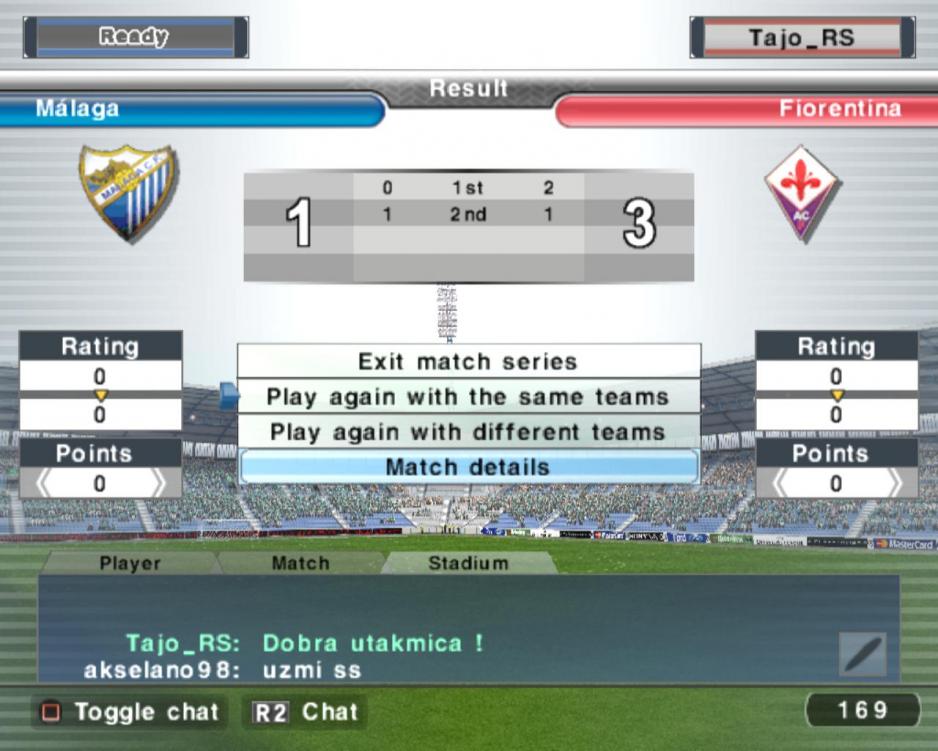This screenshot has width=938, height=751.
Task: Switch to the Player chat tab
Action: point(130,563)
